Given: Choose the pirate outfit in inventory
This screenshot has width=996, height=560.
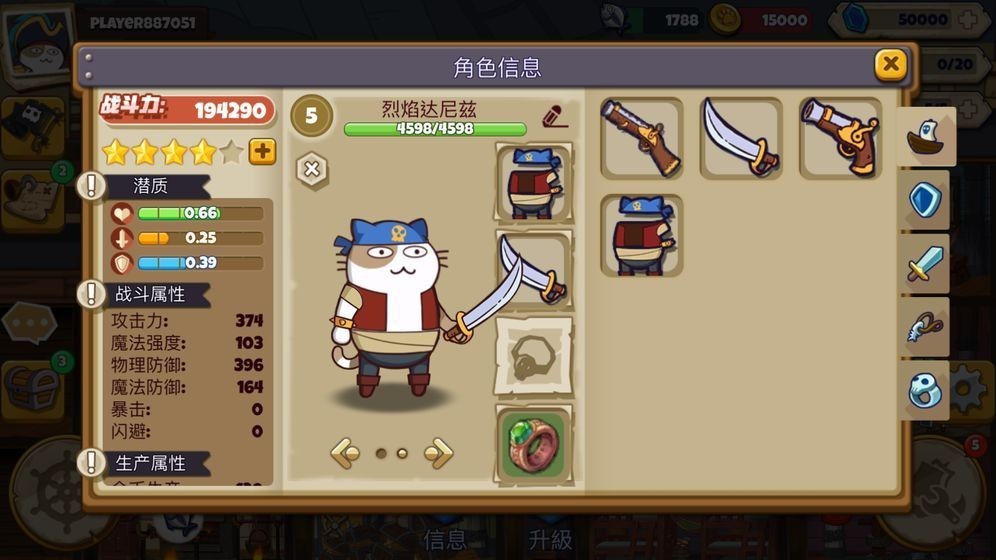Looking at the screenshot, I should pyautogui.click(x=641, y=236).
